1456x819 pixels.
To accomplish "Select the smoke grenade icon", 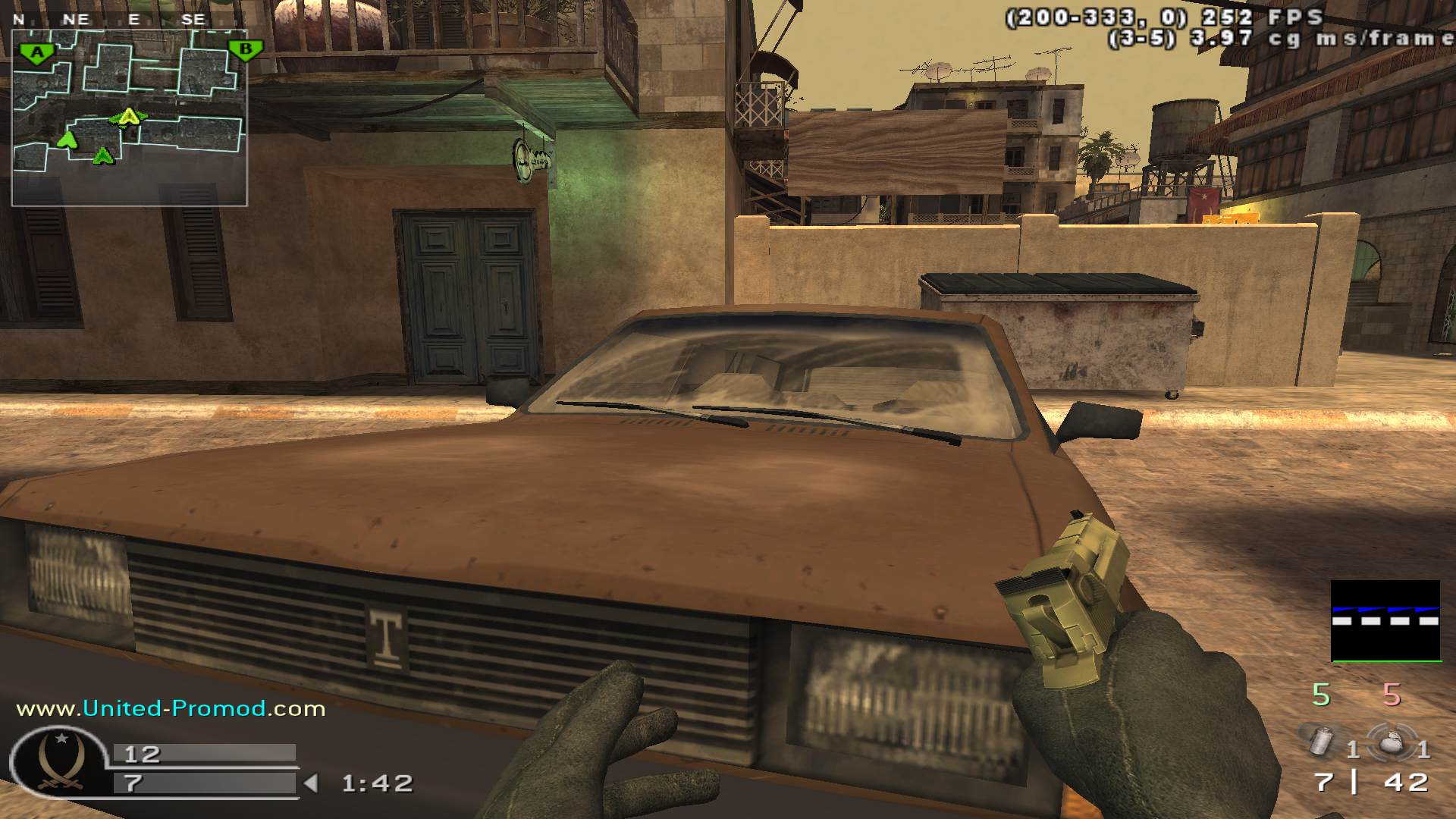I will coord(1323,740).
